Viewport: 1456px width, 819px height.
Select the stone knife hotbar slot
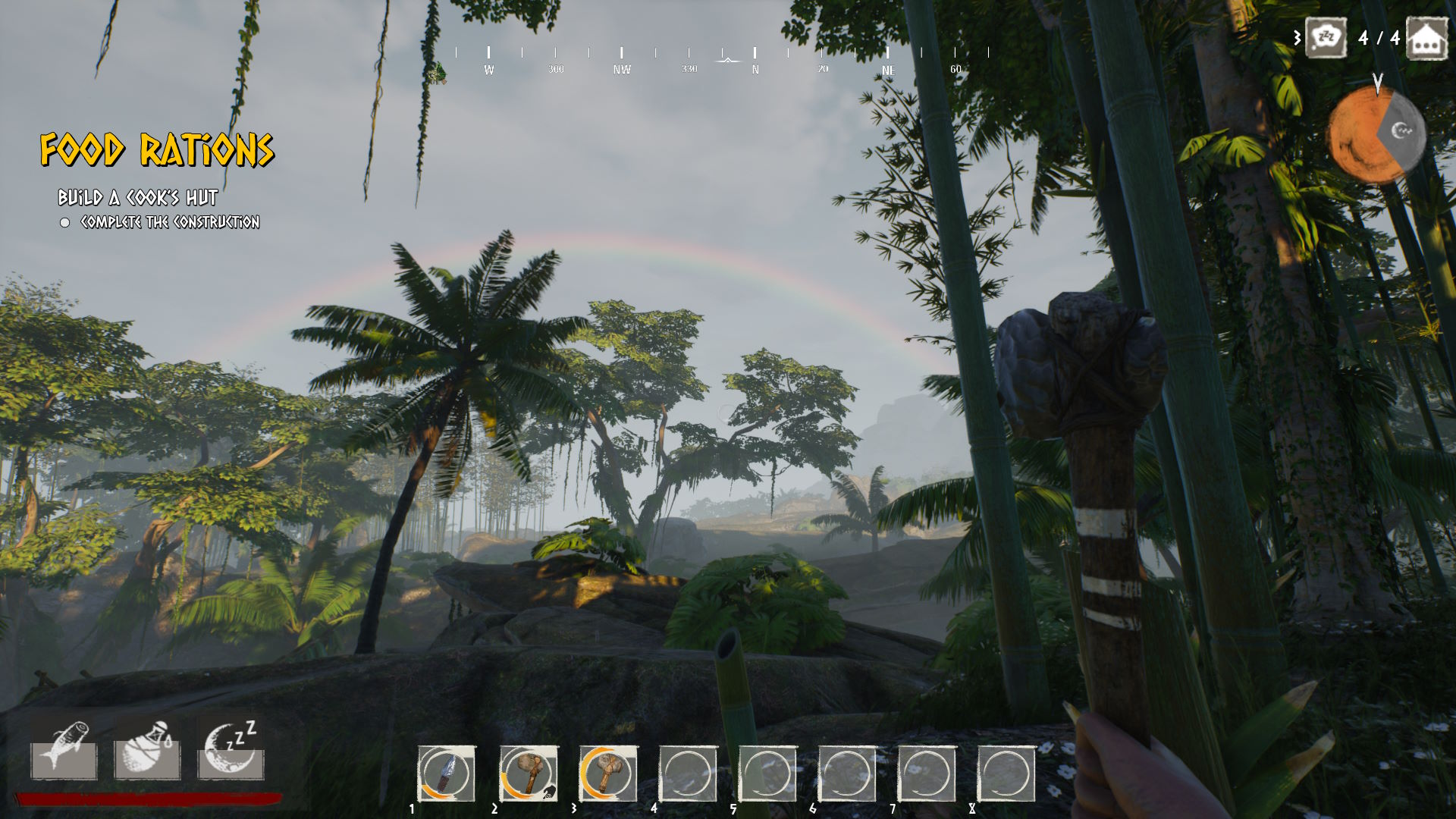447,773
